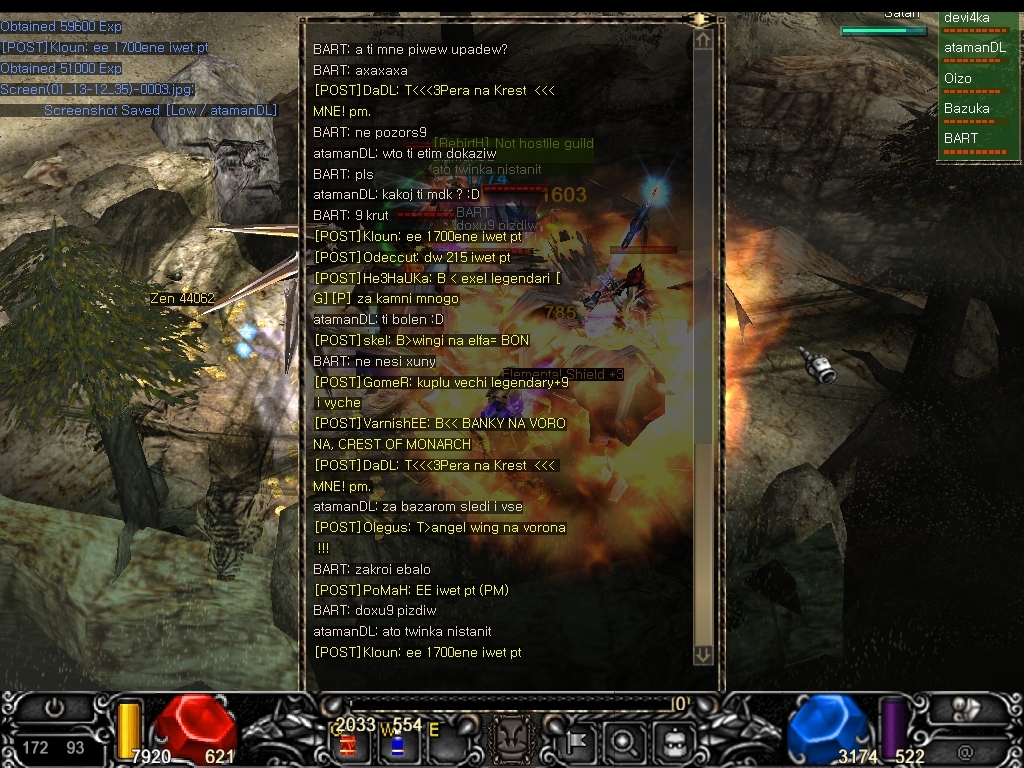1024x768 pixels.
Task: Click the power button in the corner
Action: tap(55, 708)
